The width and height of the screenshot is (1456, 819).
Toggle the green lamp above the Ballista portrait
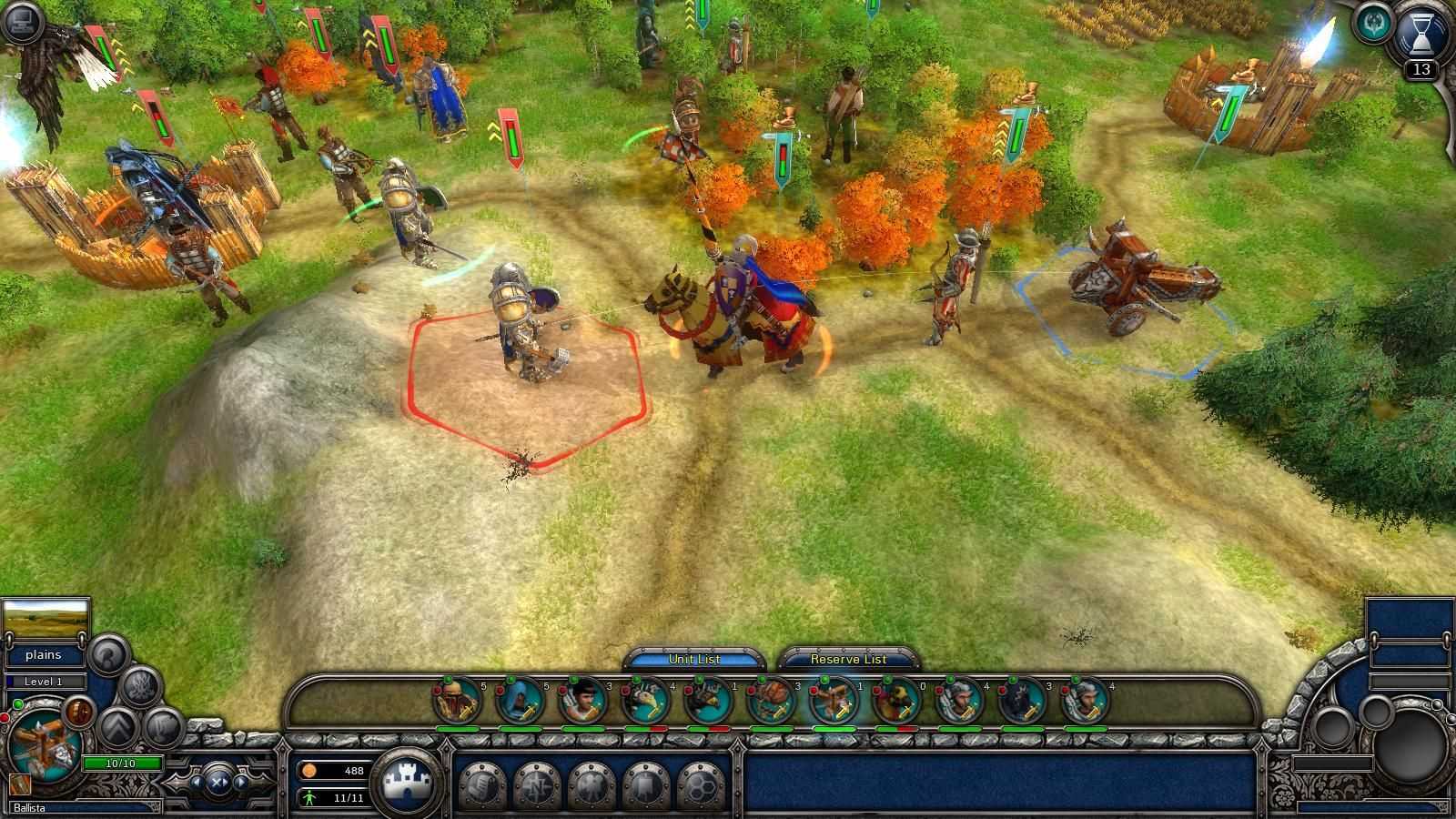(x=17, y=704)
